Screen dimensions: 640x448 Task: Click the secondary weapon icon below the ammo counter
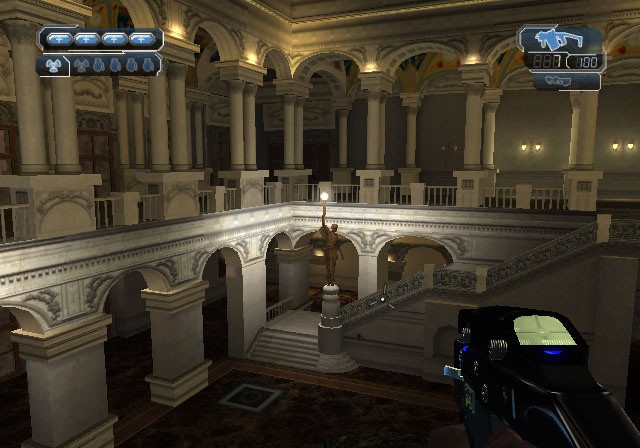point(558,81)
